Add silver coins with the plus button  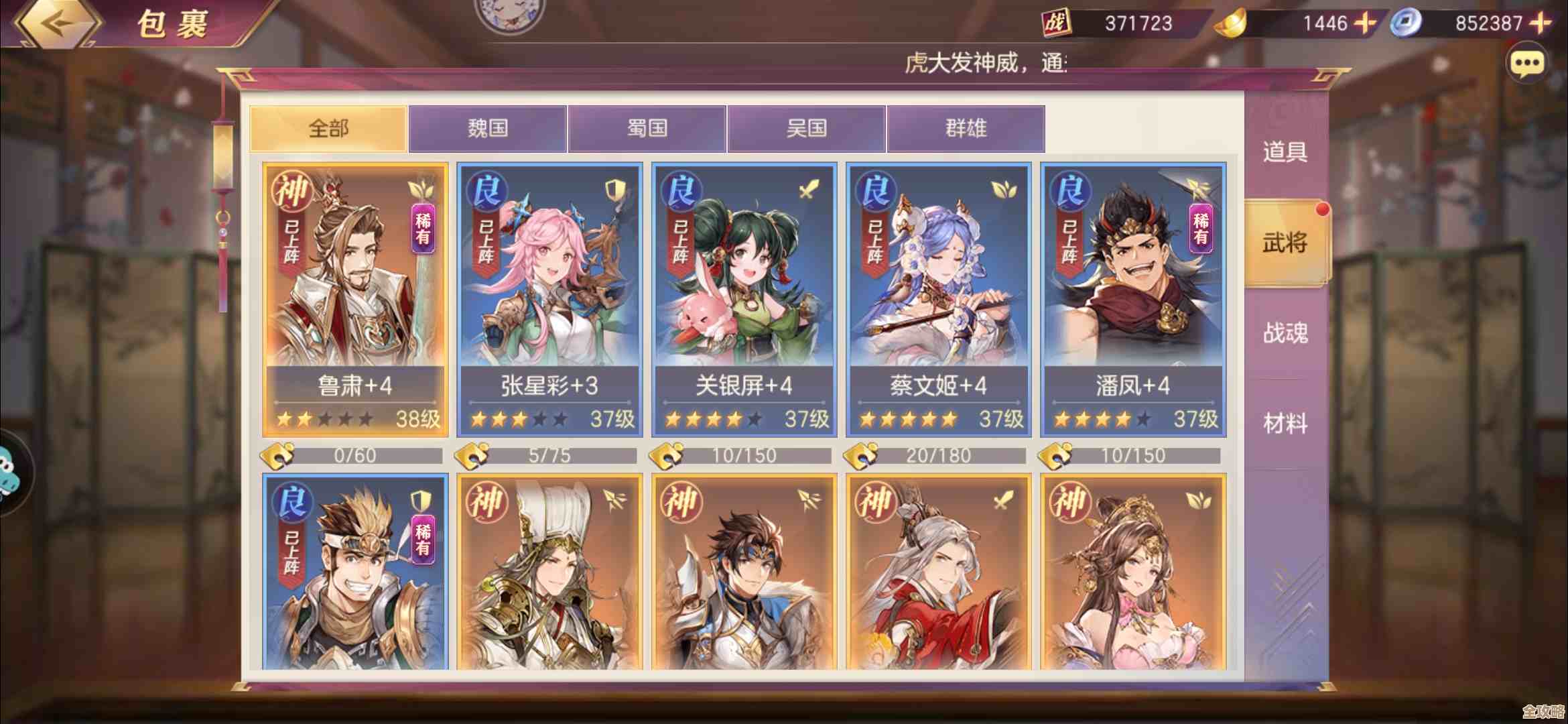tap(1541, 24)
